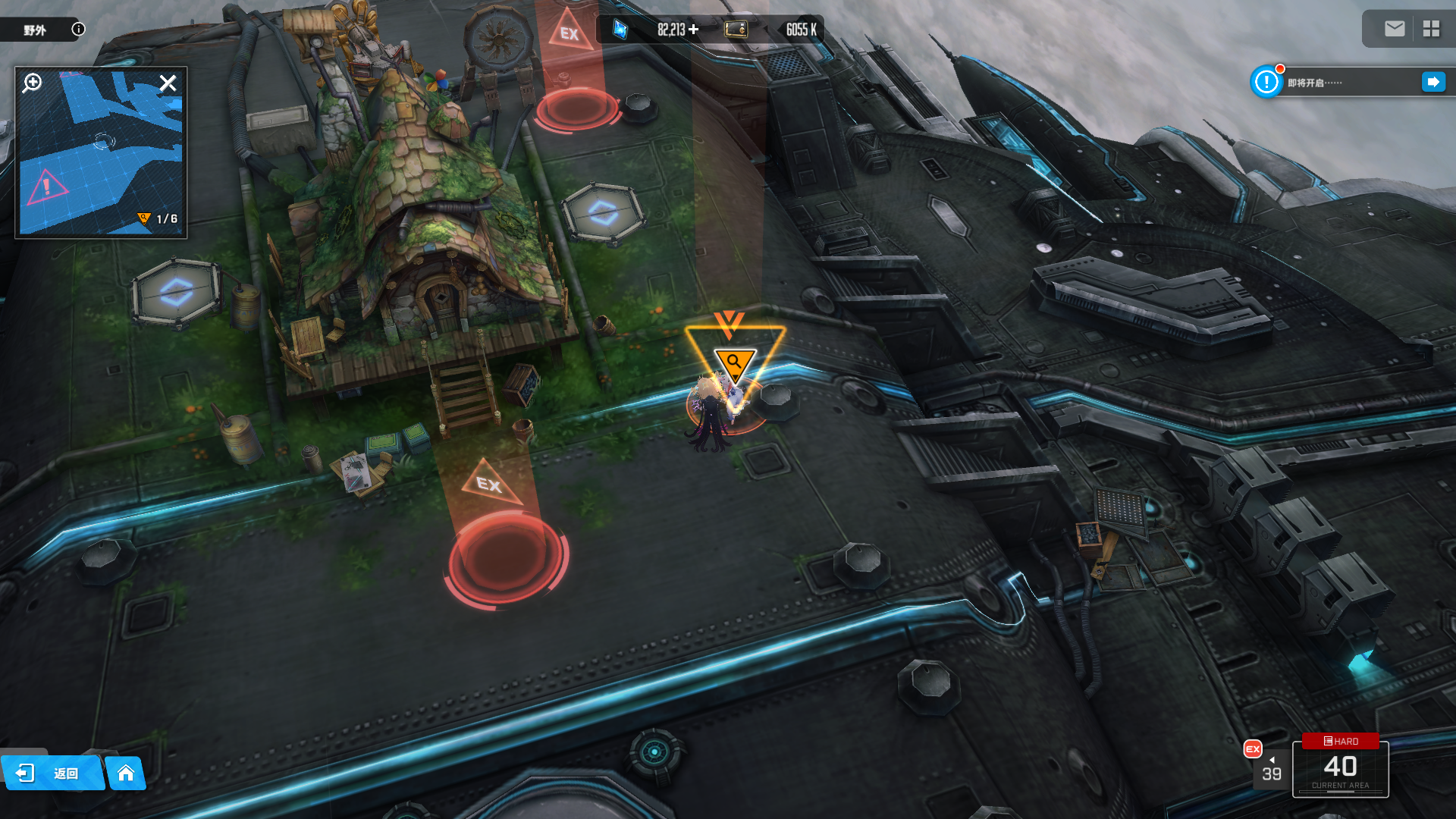
Task: Open the 即将开启 notification arrow
Action: [x=1432, y=82]
